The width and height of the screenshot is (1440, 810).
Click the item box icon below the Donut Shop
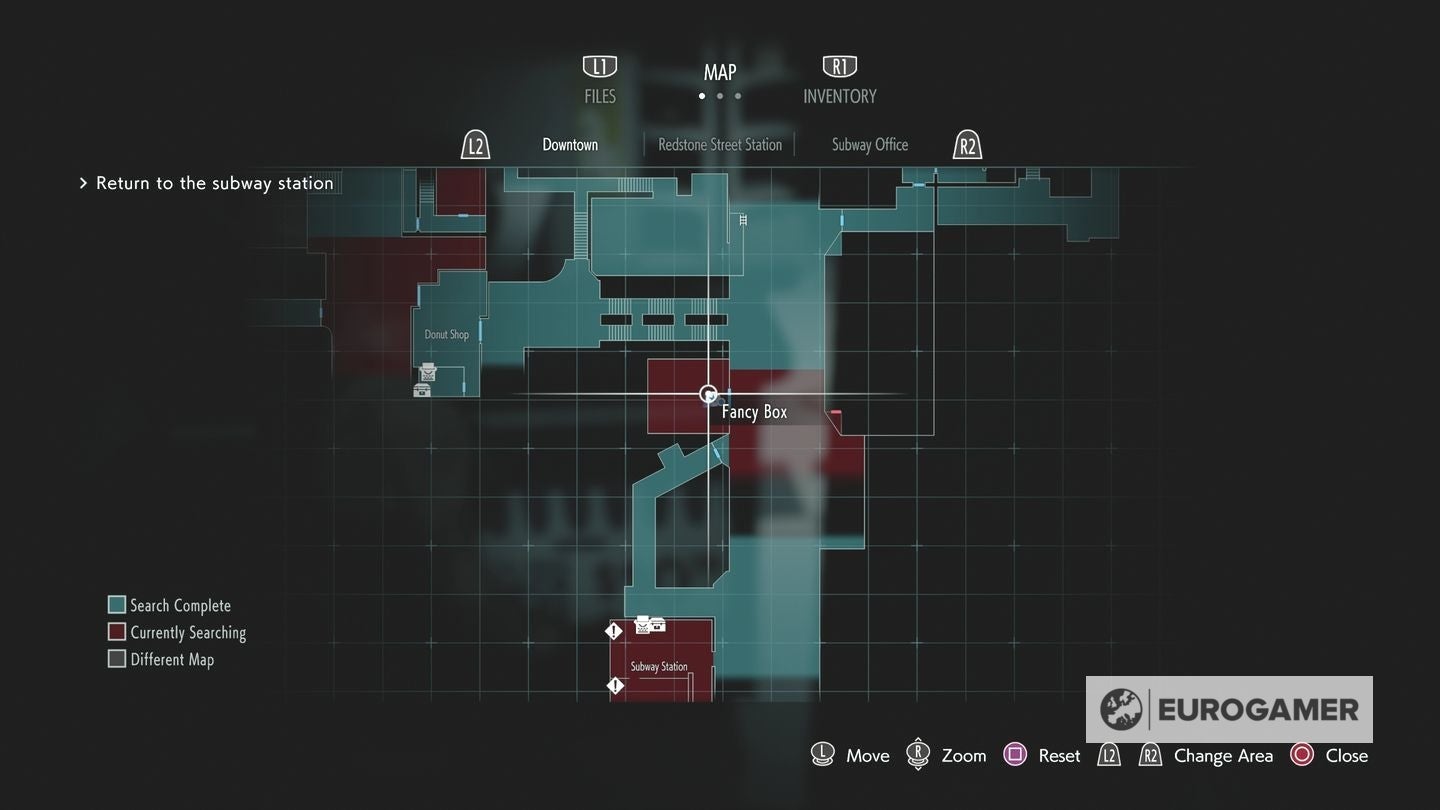[x=422, y=389]
